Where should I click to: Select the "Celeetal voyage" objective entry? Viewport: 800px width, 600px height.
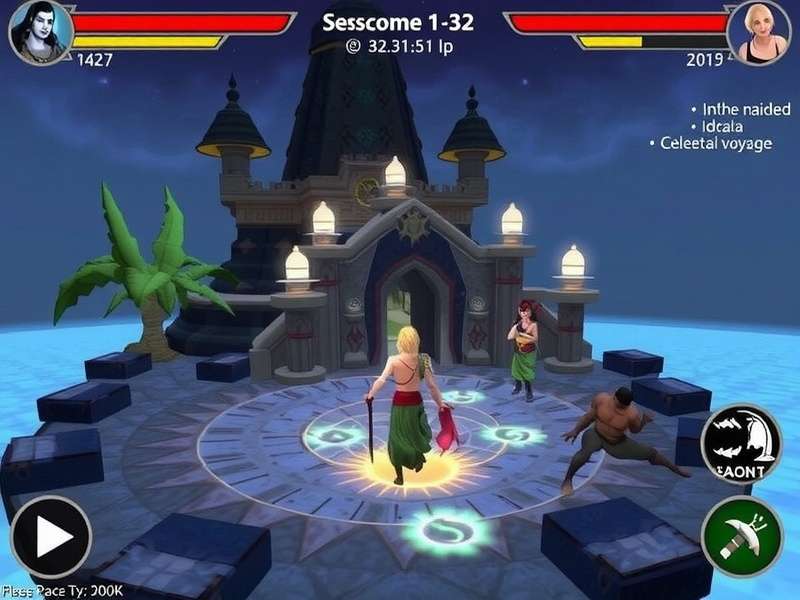(716, 144)
